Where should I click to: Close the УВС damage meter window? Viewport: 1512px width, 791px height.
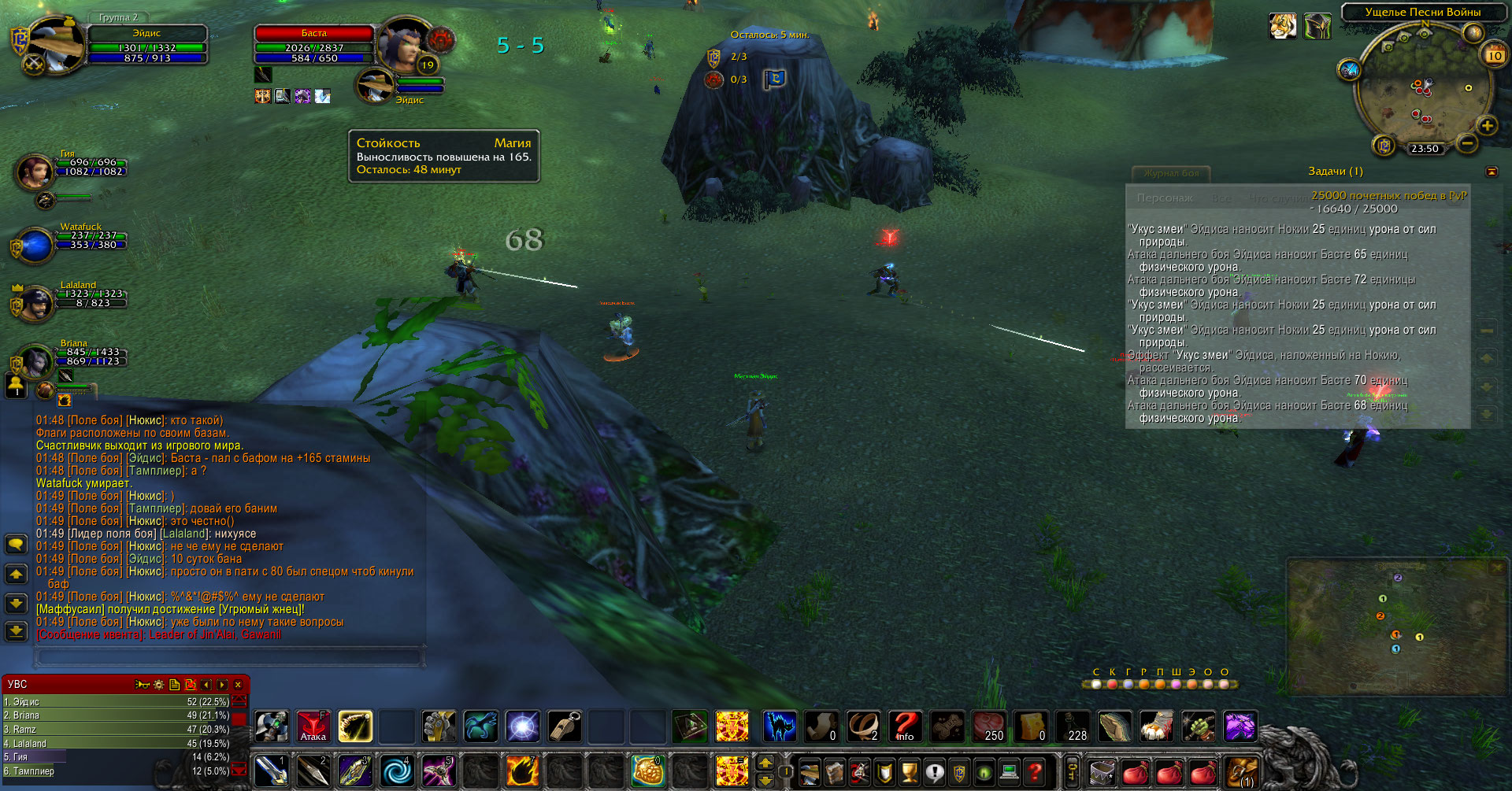238,685
